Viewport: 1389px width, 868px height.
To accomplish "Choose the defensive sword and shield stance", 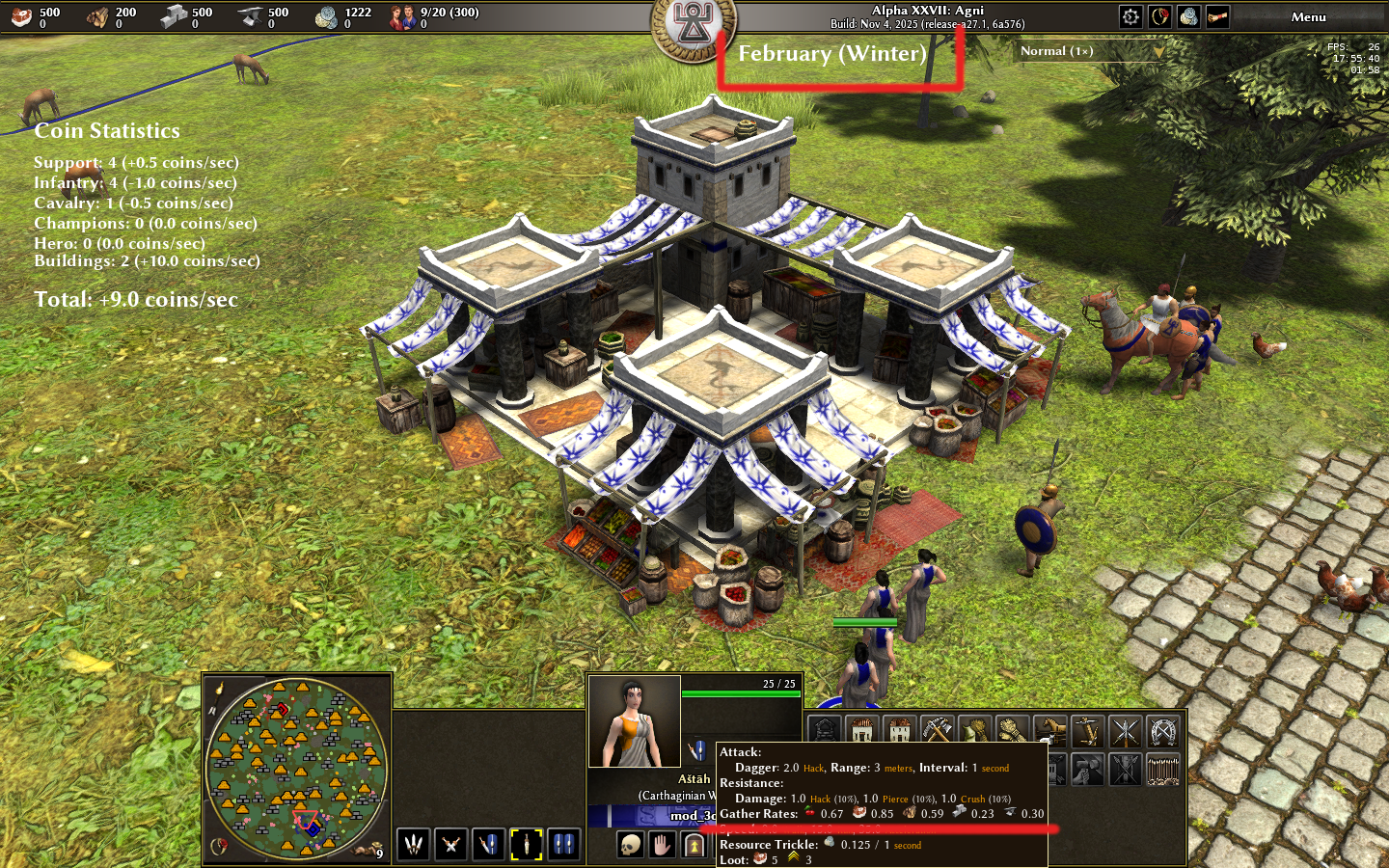I will coord(488,845).
